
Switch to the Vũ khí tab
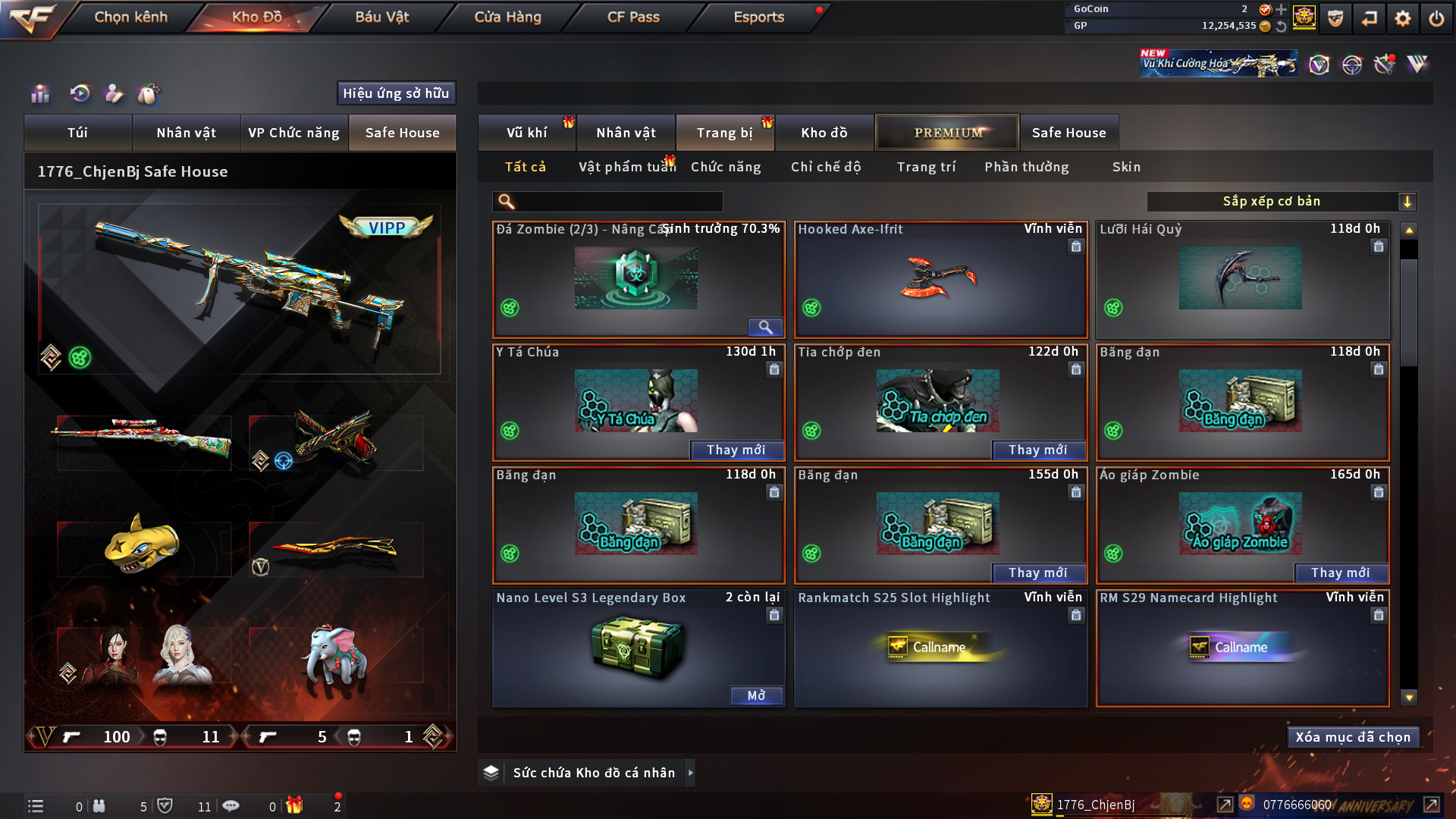coord(526,133)
